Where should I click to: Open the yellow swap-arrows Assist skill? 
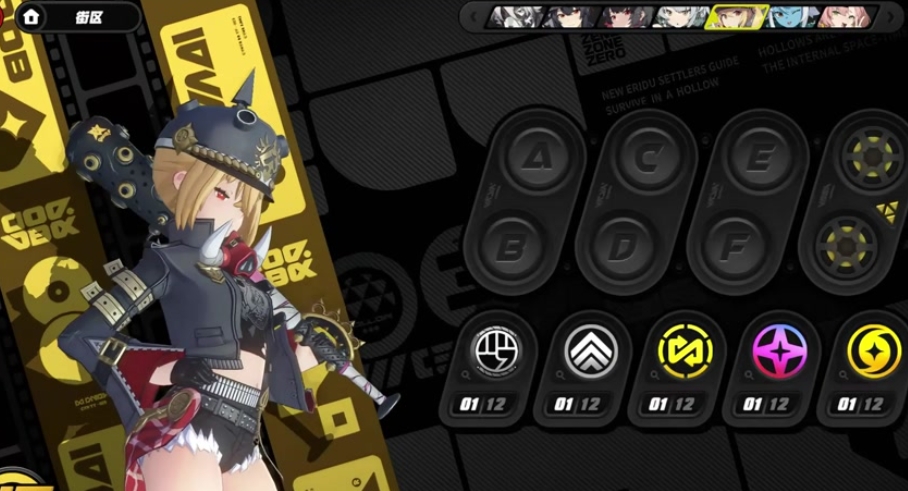[x=685, y=351]
